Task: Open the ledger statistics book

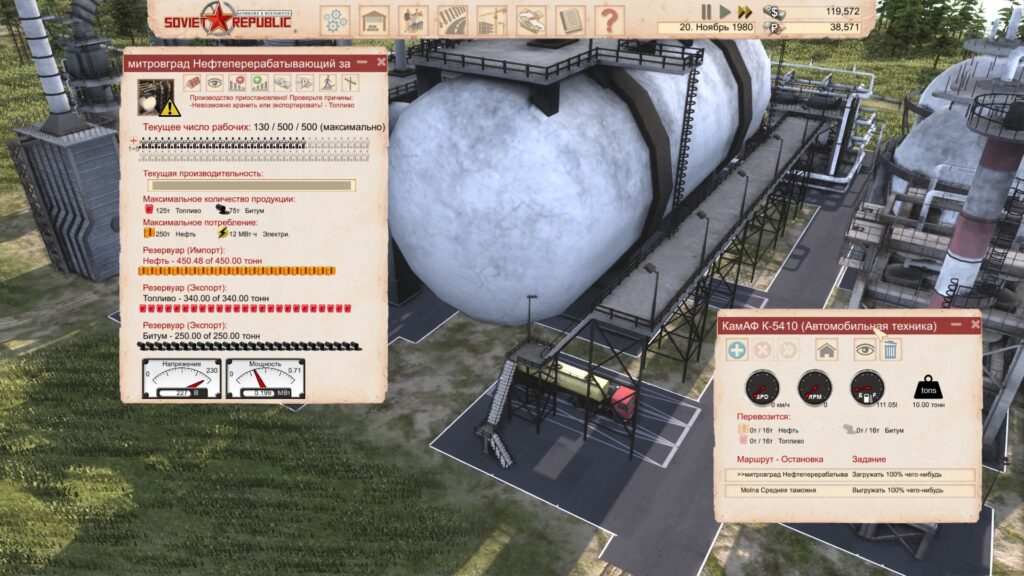Action: click(570, 20)
